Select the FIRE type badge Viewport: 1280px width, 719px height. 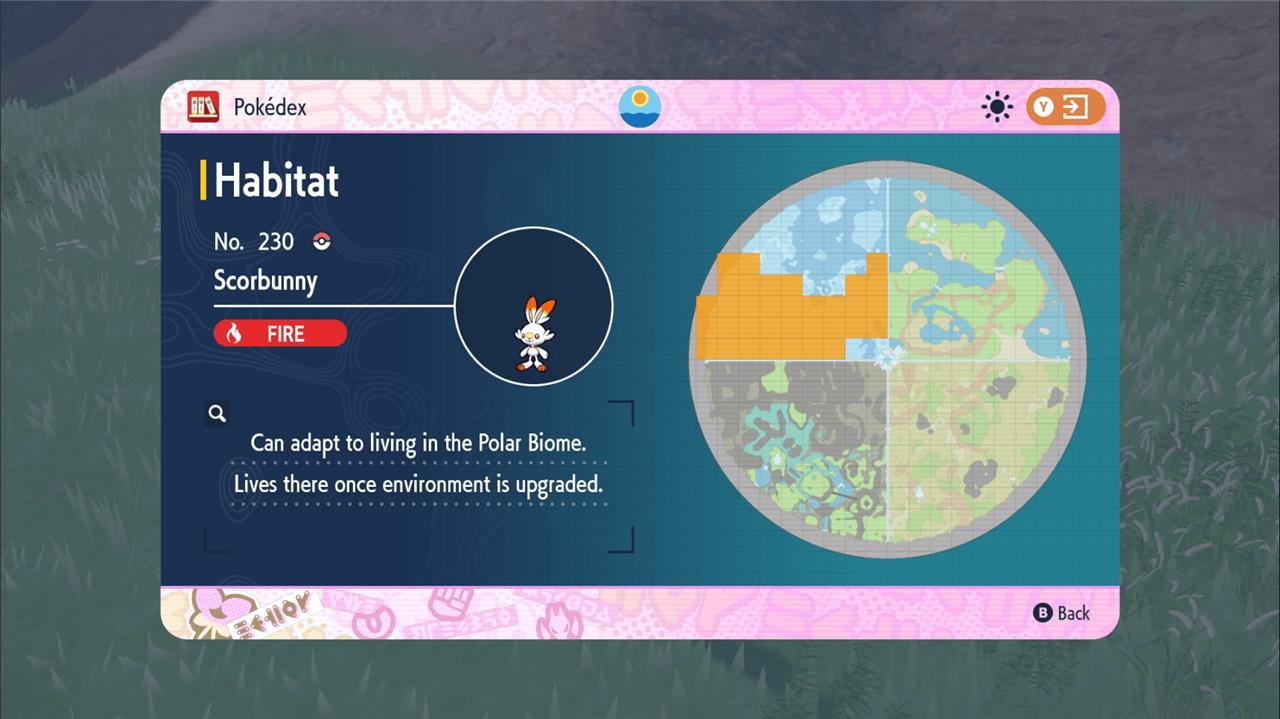[280, 334]
